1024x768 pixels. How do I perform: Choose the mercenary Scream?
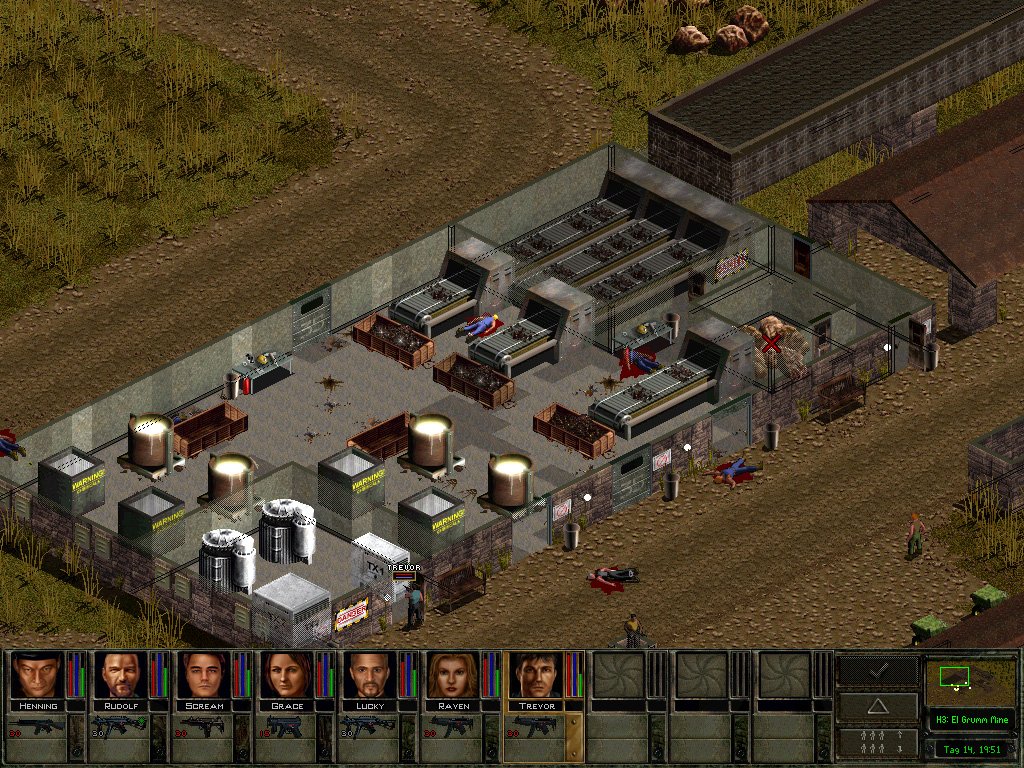[204, 675]
